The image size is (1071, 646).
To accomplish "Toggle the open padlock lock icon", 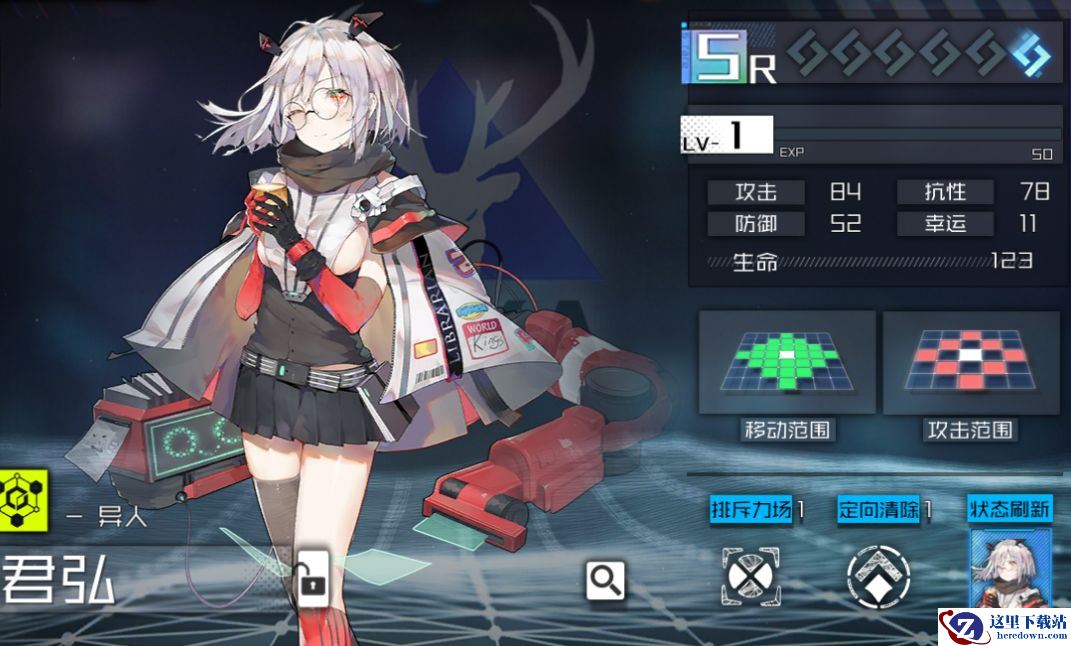I will 312,576.
